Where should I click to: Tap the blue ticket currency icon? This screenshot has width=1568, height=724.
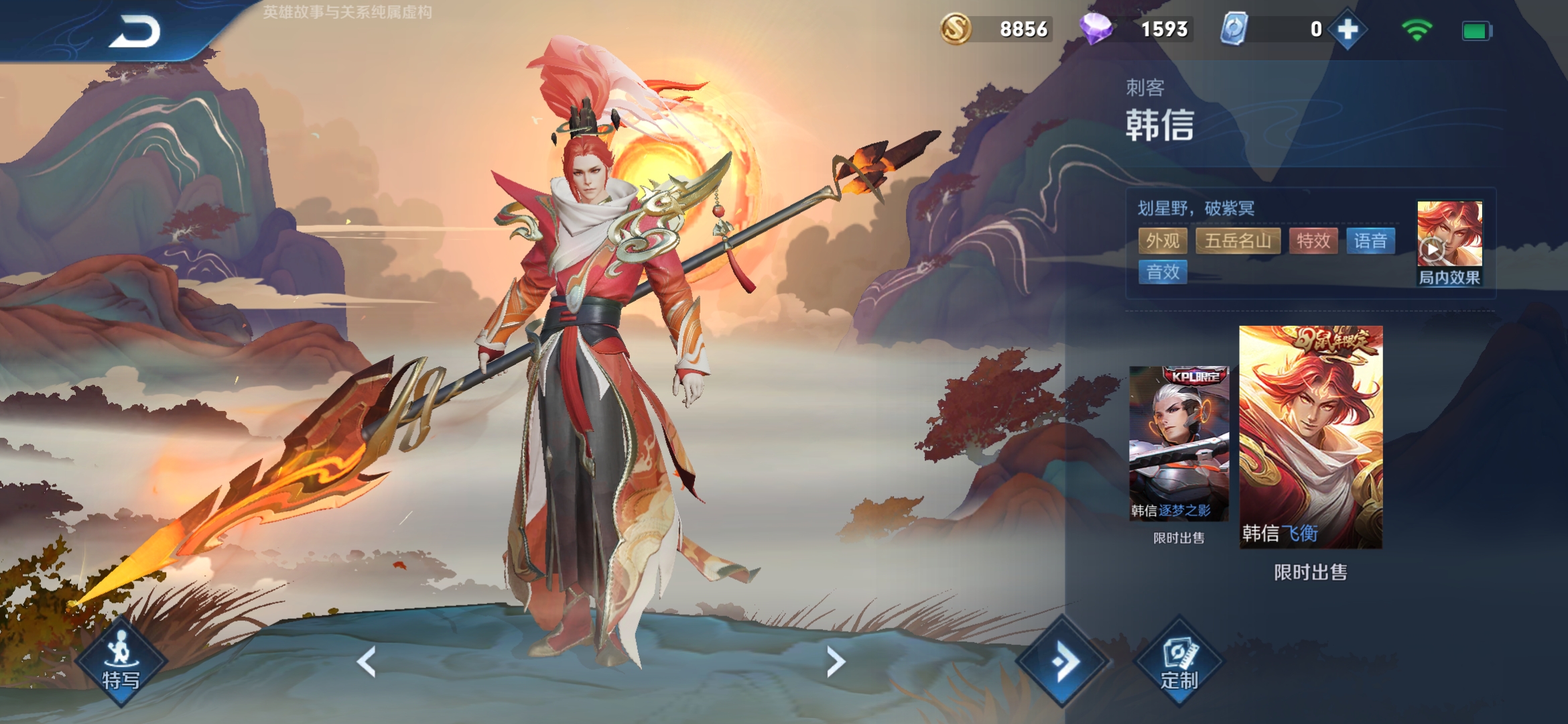tap(1234, 29)
